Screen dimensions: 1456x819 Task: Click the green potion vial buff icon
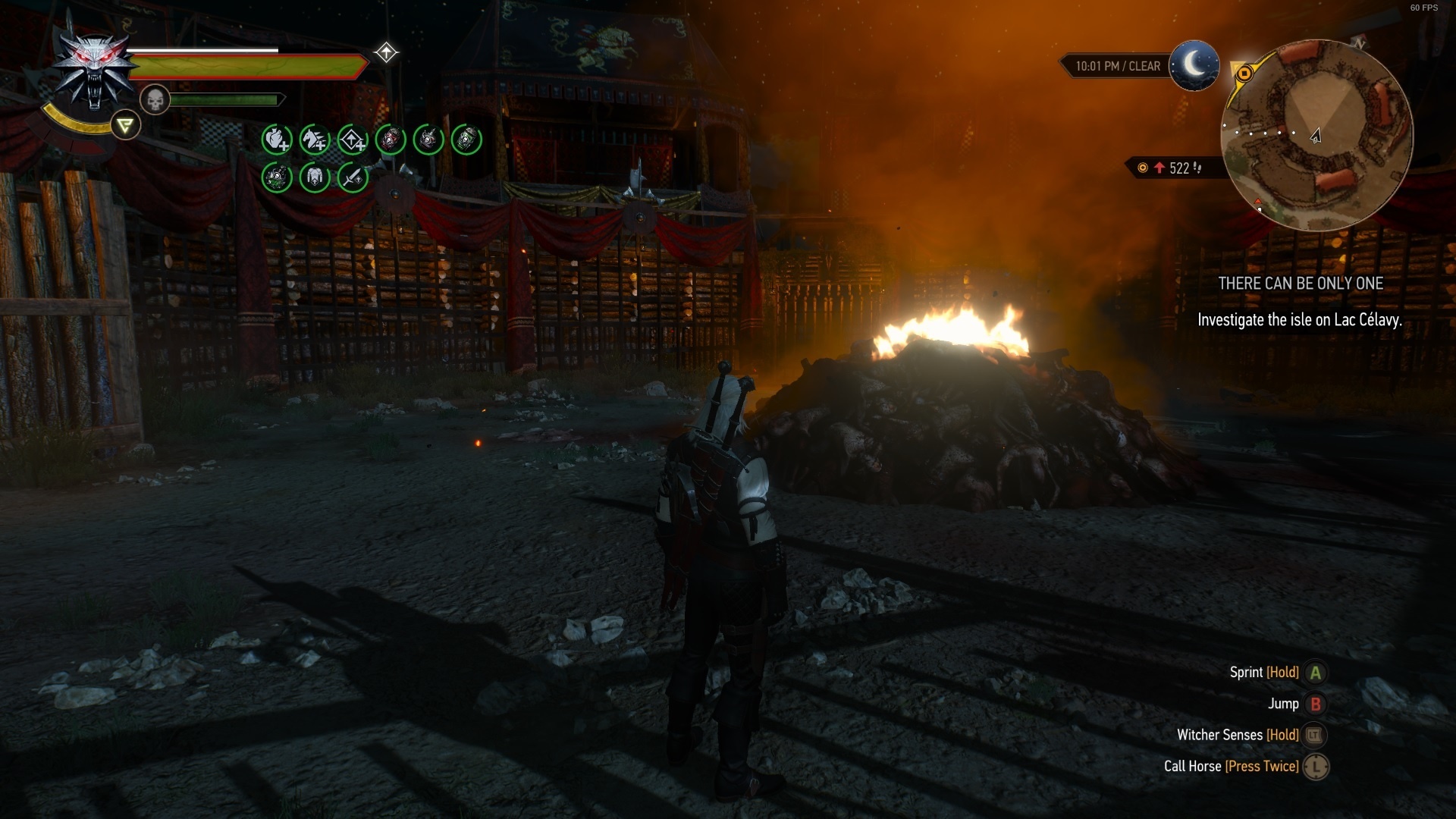pos(466,140)
